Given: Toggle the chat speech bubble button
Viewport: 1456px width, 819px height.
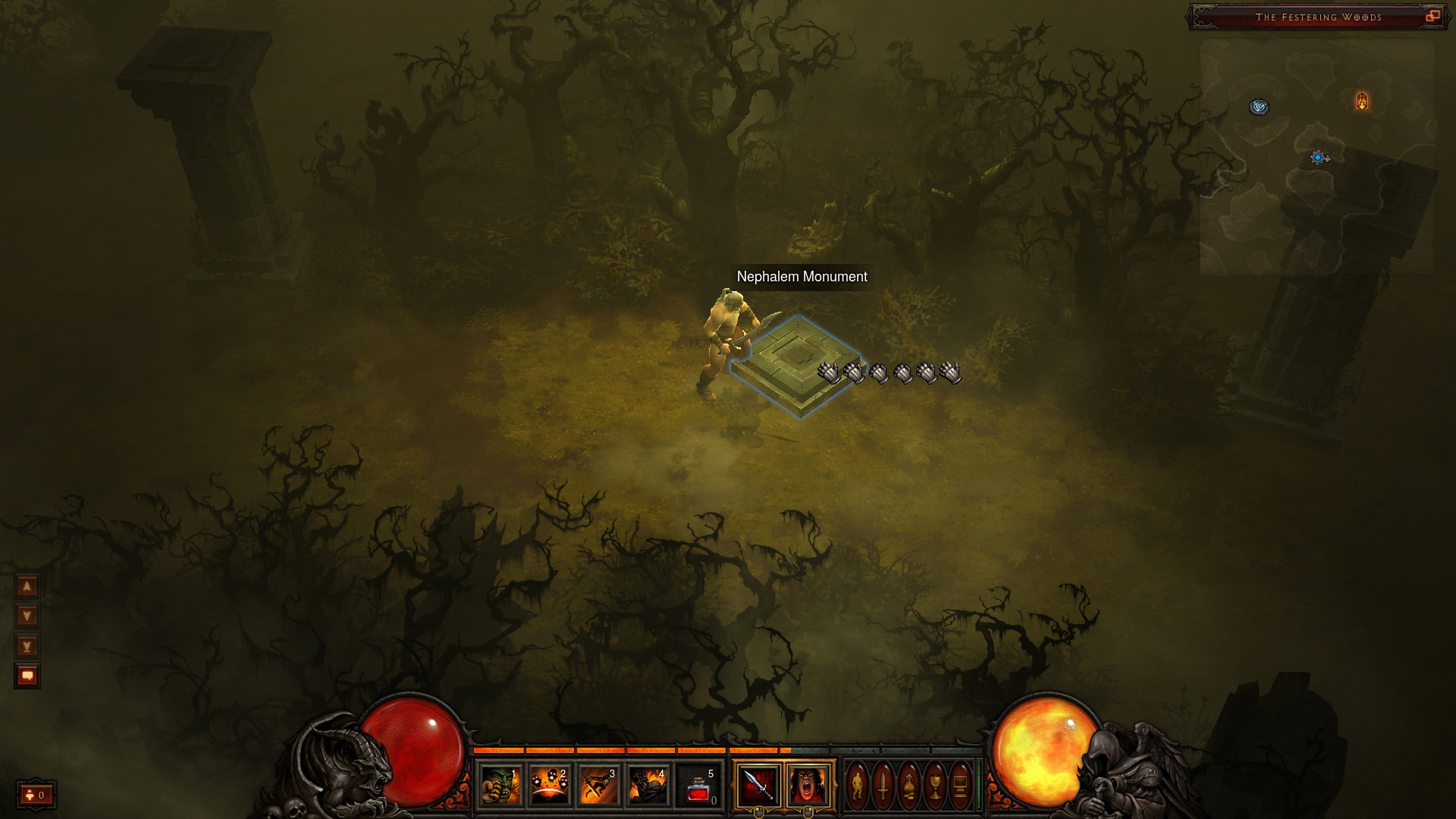Looking at the screenshot, I should coord(27,675).
